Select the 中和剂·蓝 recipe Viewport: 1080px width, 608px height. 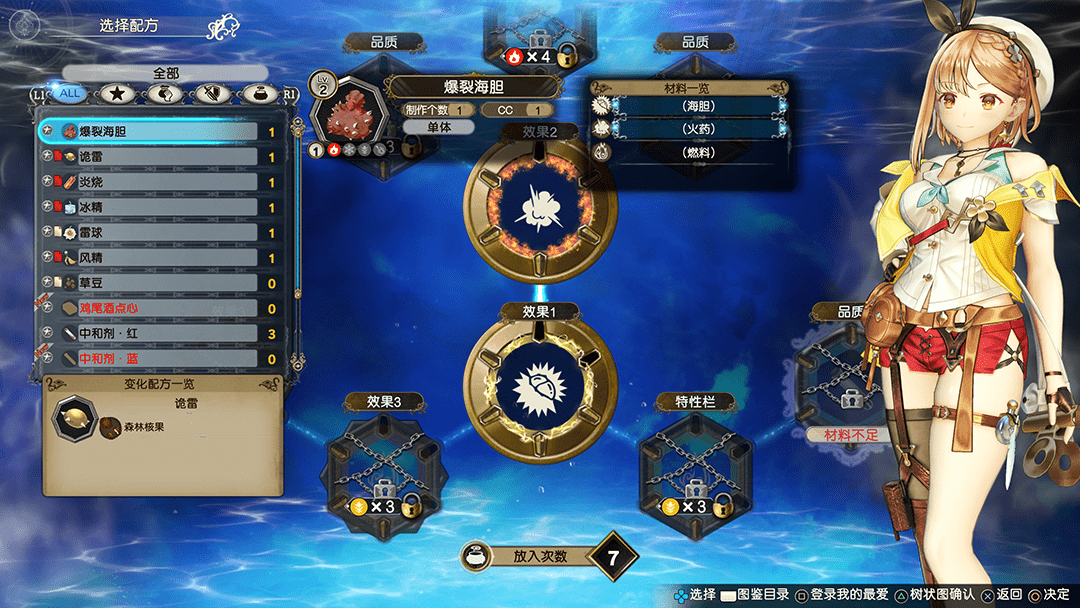(x=160, y=359)
